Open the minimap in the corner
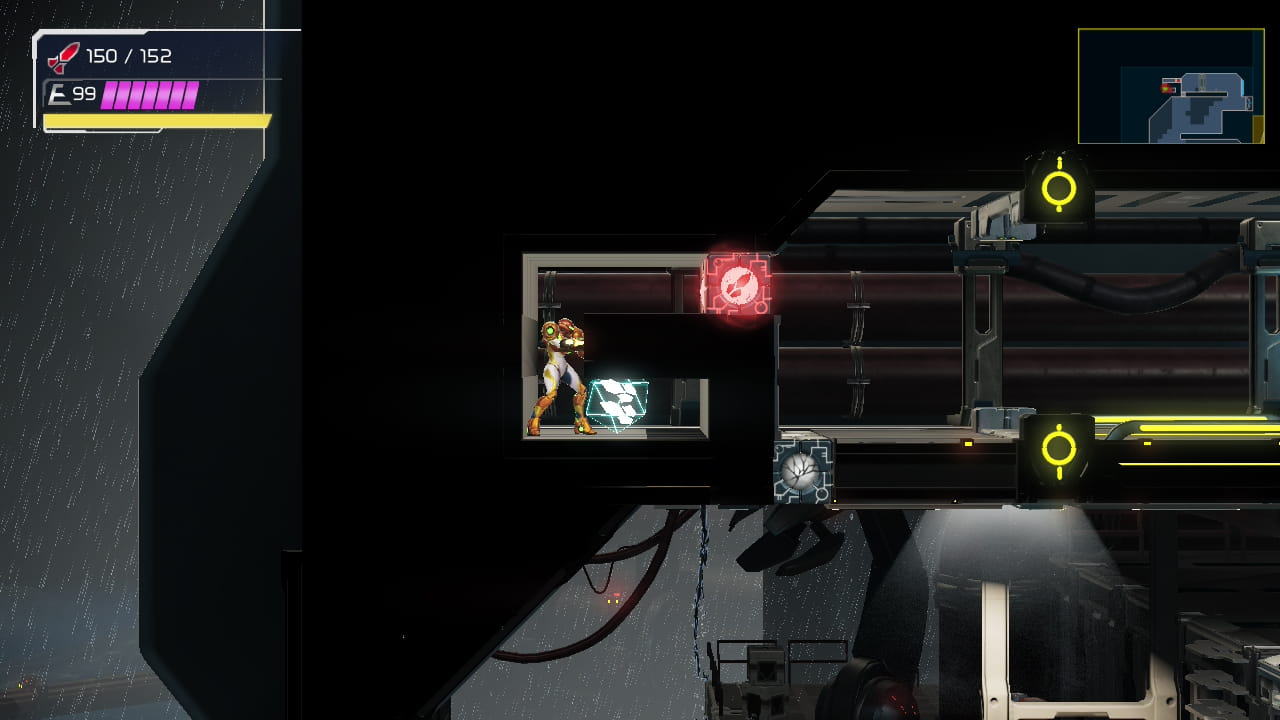 1171,86
